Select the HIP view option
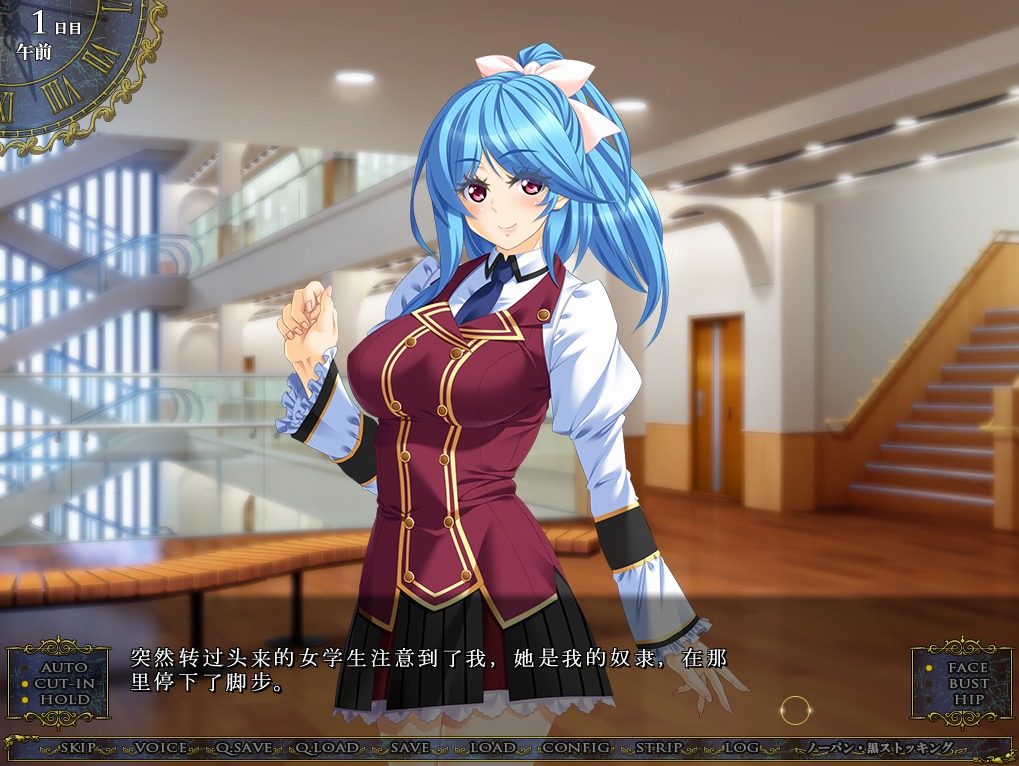This screenshot has width=1019, height=766. point(967,699)
